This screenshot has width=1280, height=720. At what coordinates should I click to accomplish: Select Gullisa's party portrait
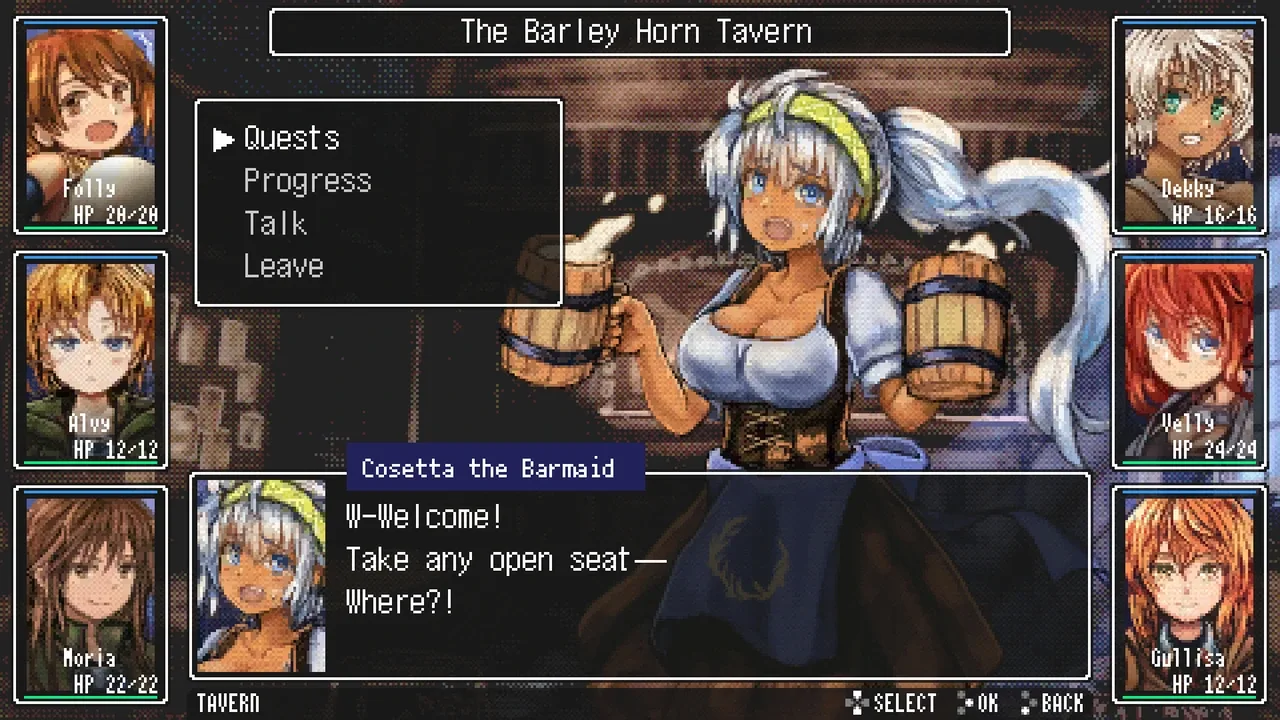(x=1188, y=594)
